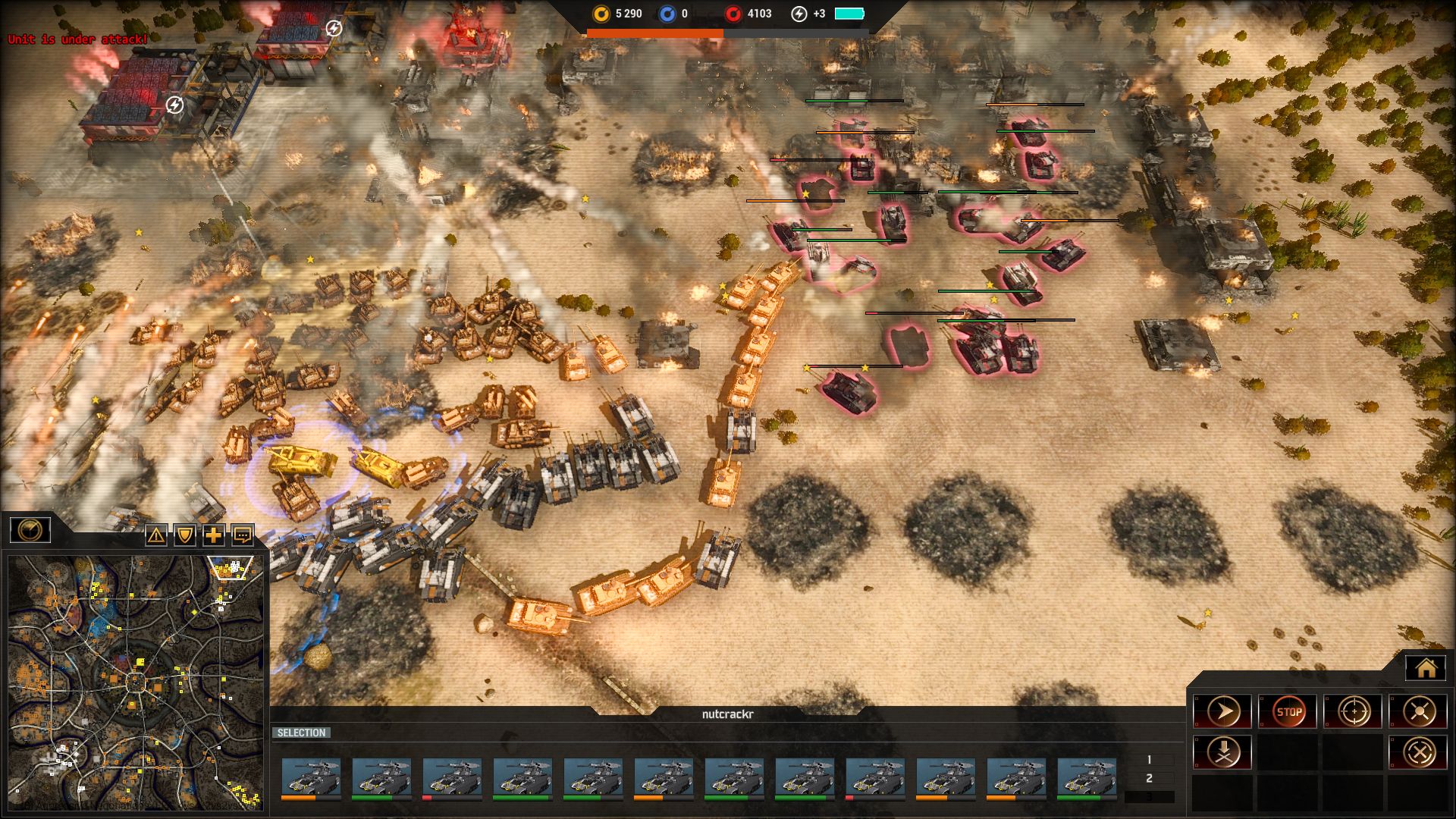This screenshot has width=1456, height=819.
Task: Click the shield ping button
Action: pyautogui.click(x=185, y=535)
